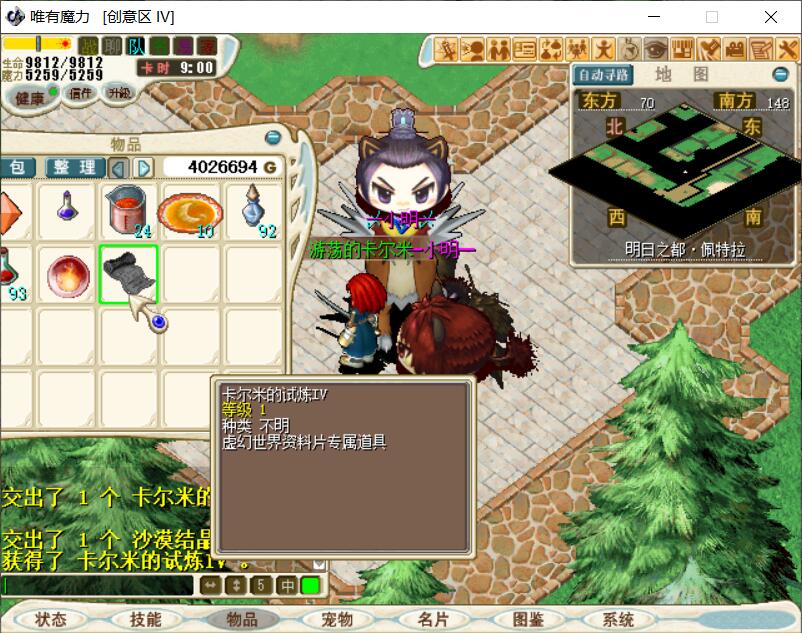The image size is (802, 633).
Task: Minimize the 物品 inventory panel
Action: click(x=272, y=138)
